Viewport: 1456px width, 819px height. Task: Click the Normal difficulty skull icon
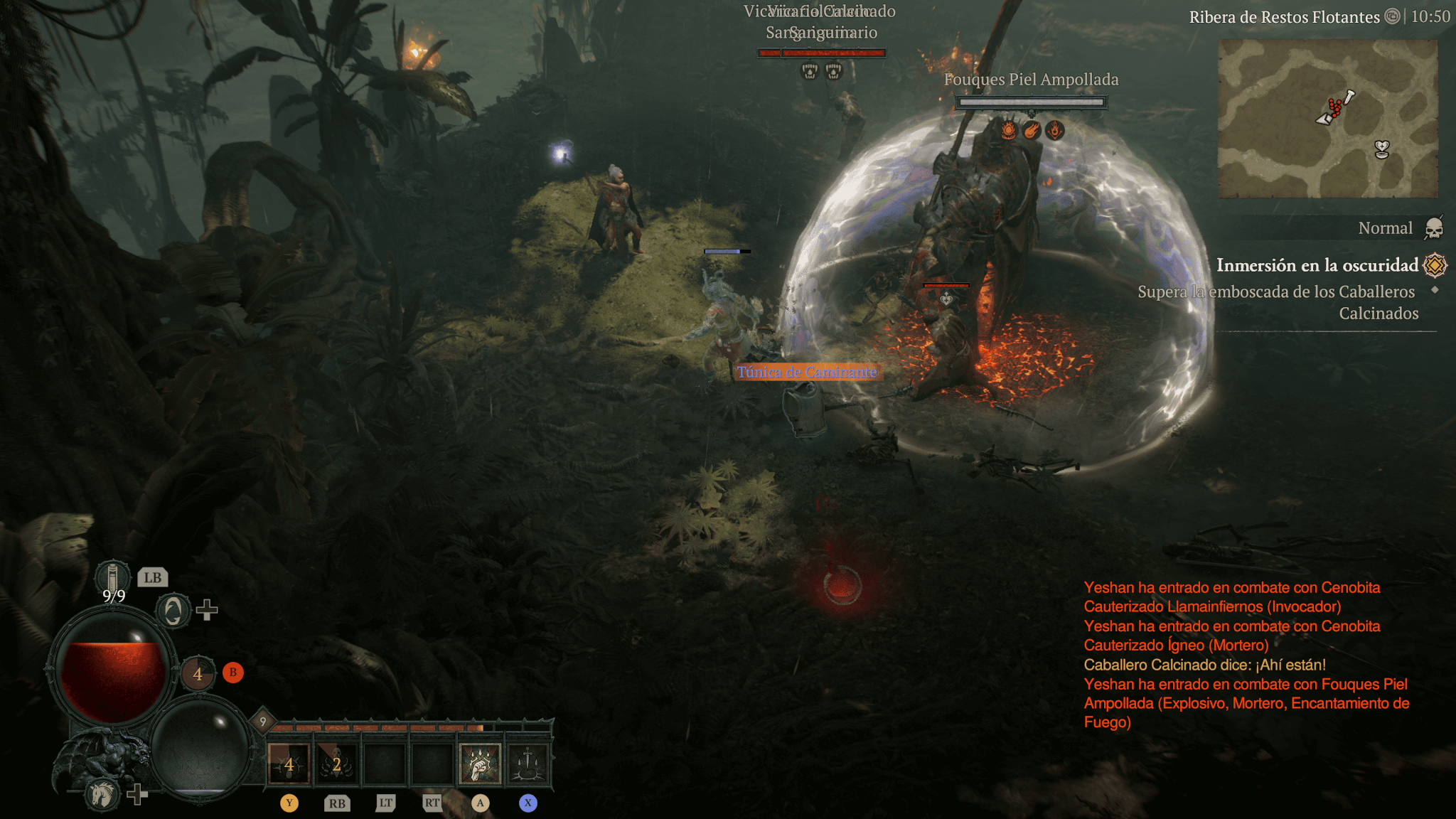(x=1434, y=228)
